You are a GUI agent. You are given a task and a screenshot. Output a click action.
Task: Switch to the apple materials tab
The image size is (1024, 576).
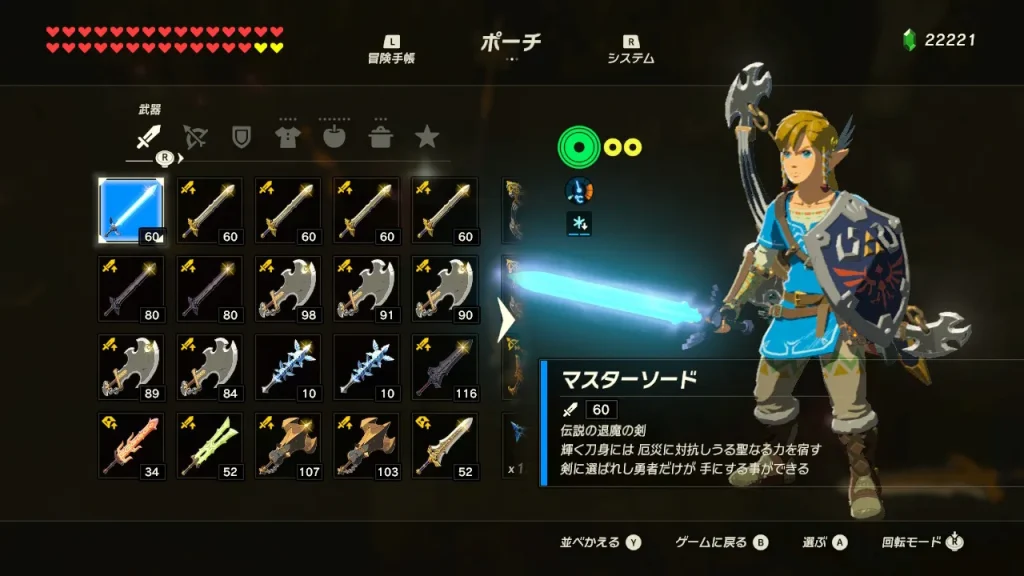click(x=334, y=137)
